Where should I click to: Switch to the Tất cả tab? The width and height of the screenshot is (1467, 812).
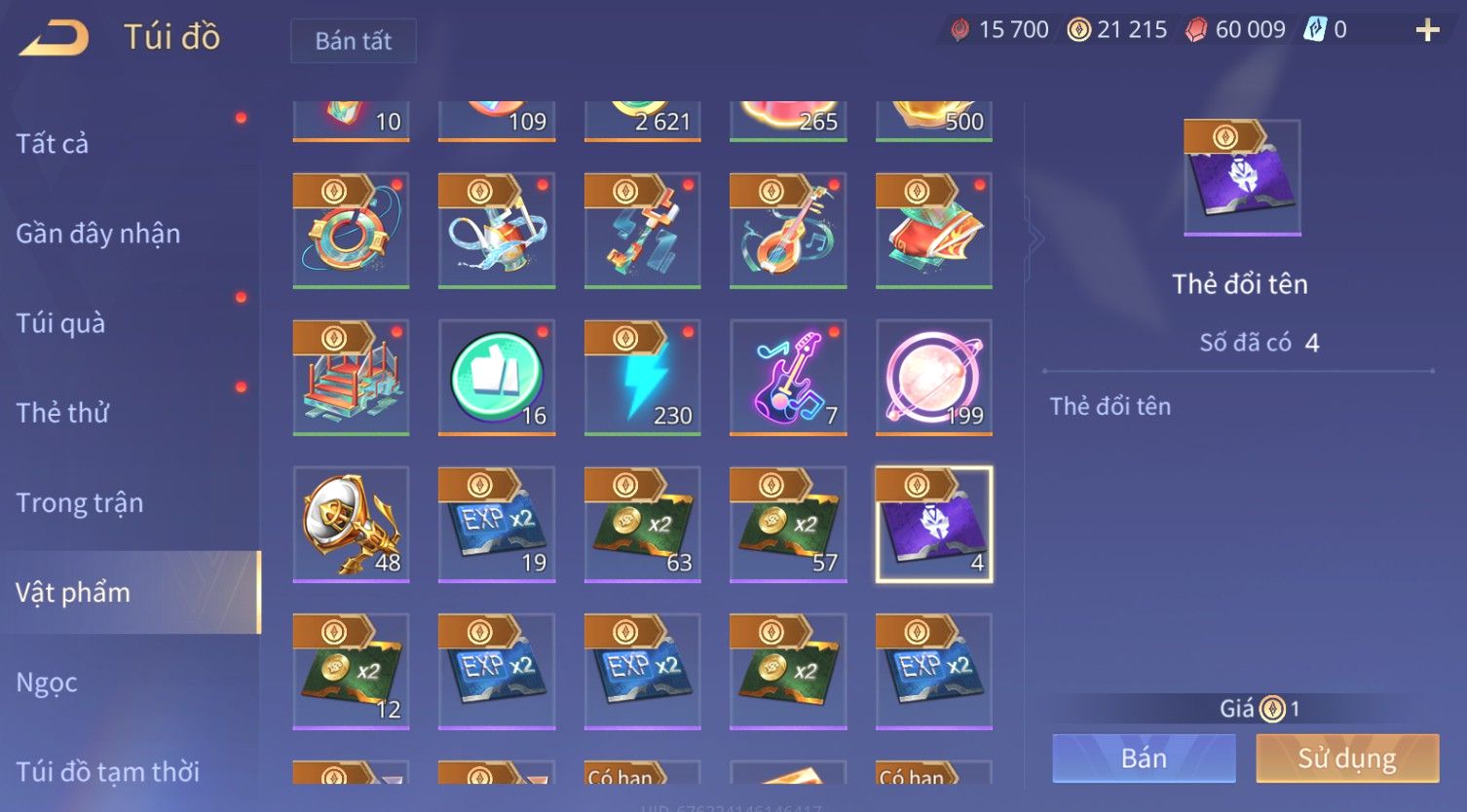point(53,144)
